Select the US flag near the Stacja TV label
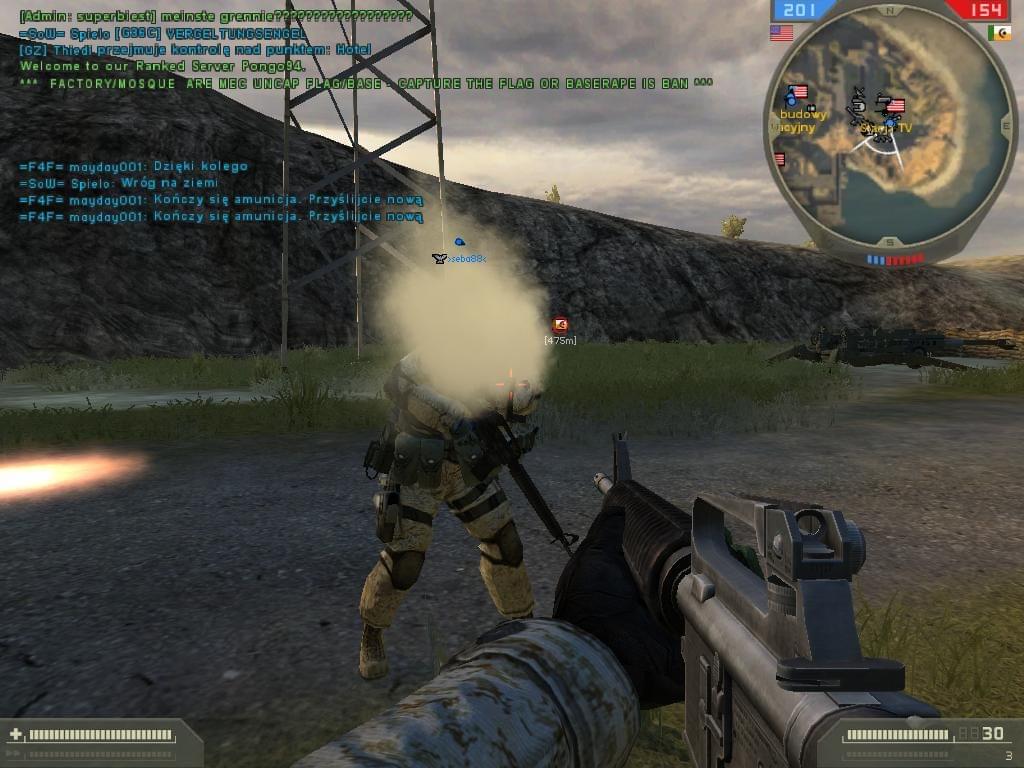 click(895, 106)
